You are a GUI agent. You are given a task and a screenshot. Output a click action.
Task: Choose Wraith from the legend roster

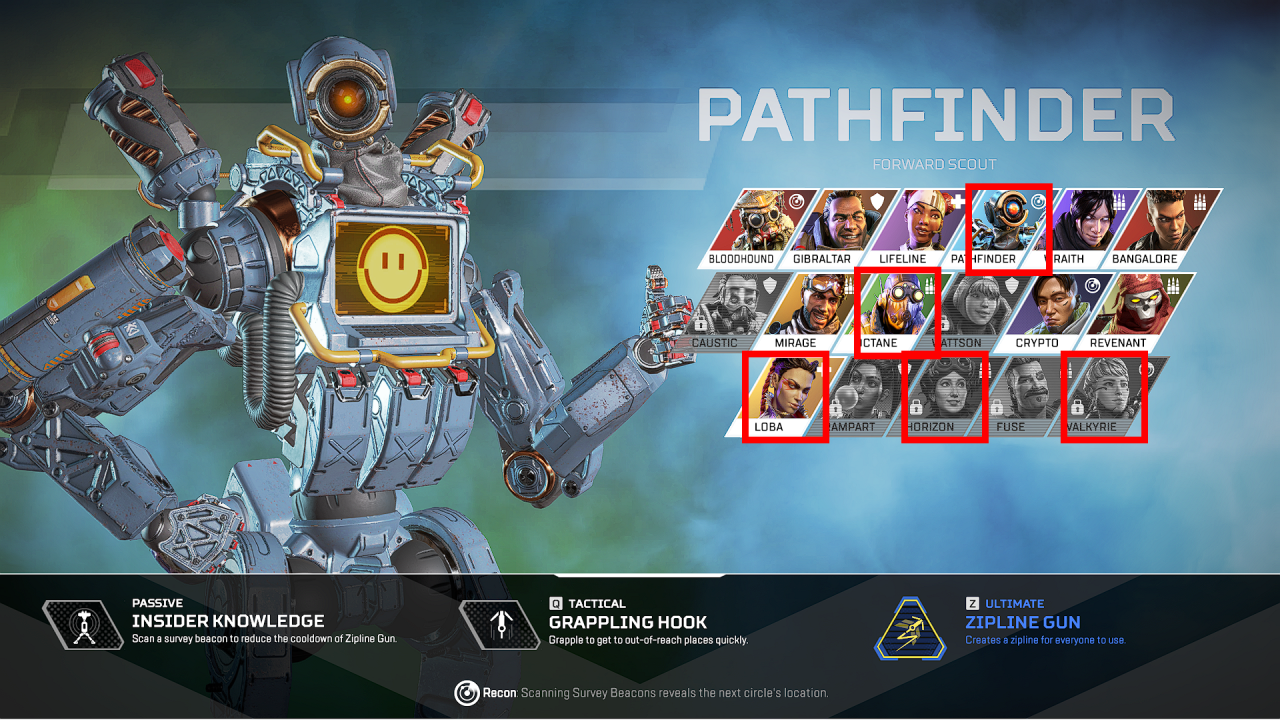click(x=1089, y=220)
